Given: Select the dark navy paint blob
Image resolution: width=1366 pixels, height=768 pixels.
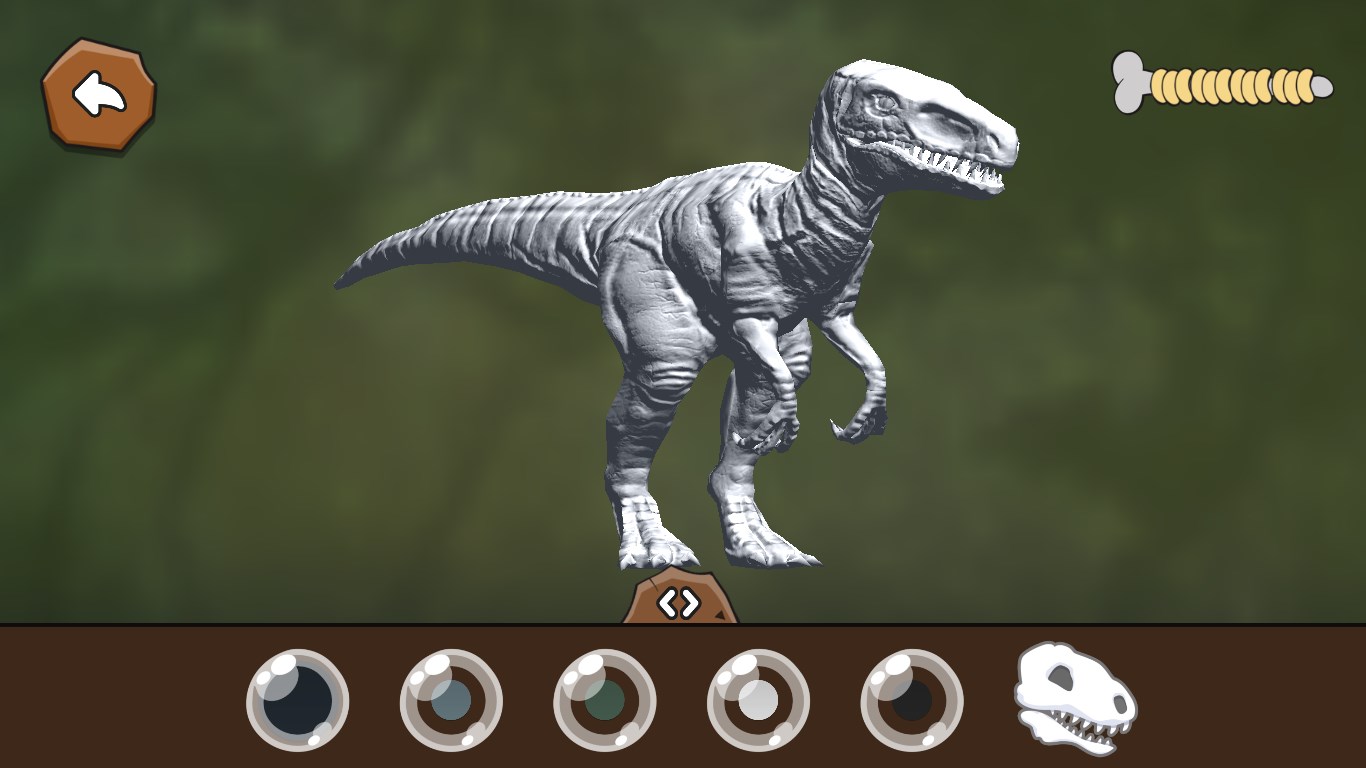Looking at the screenshot, I should 297,701.
